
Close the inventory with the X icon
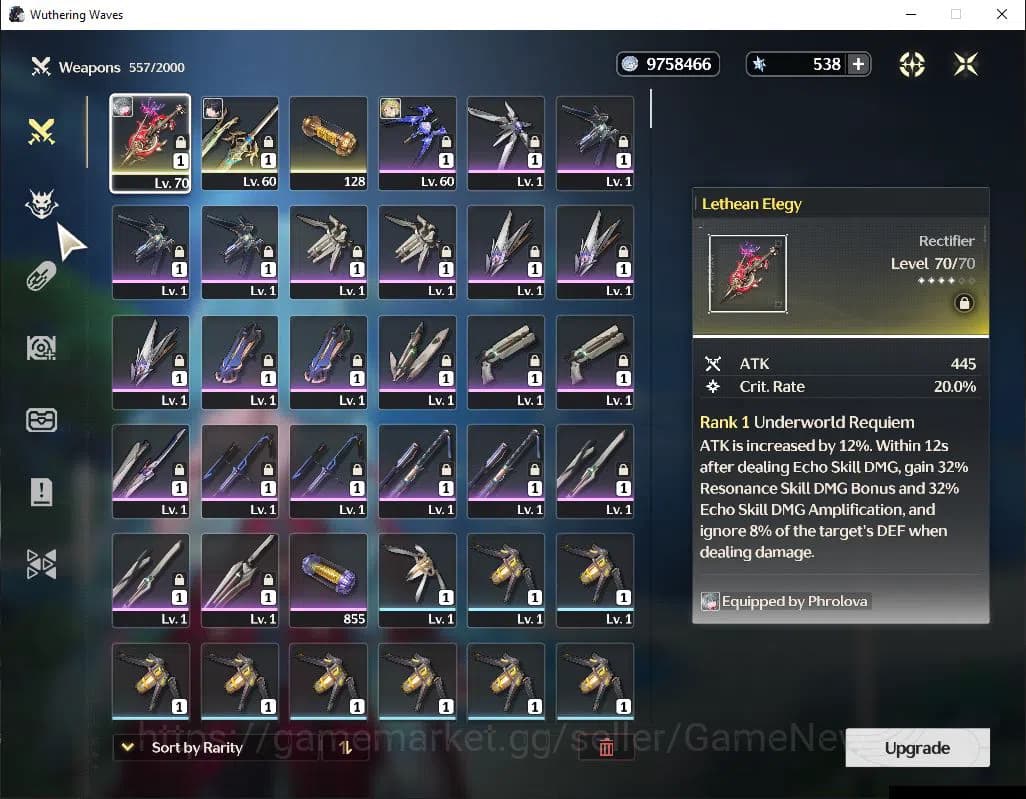tap(966, 64)
